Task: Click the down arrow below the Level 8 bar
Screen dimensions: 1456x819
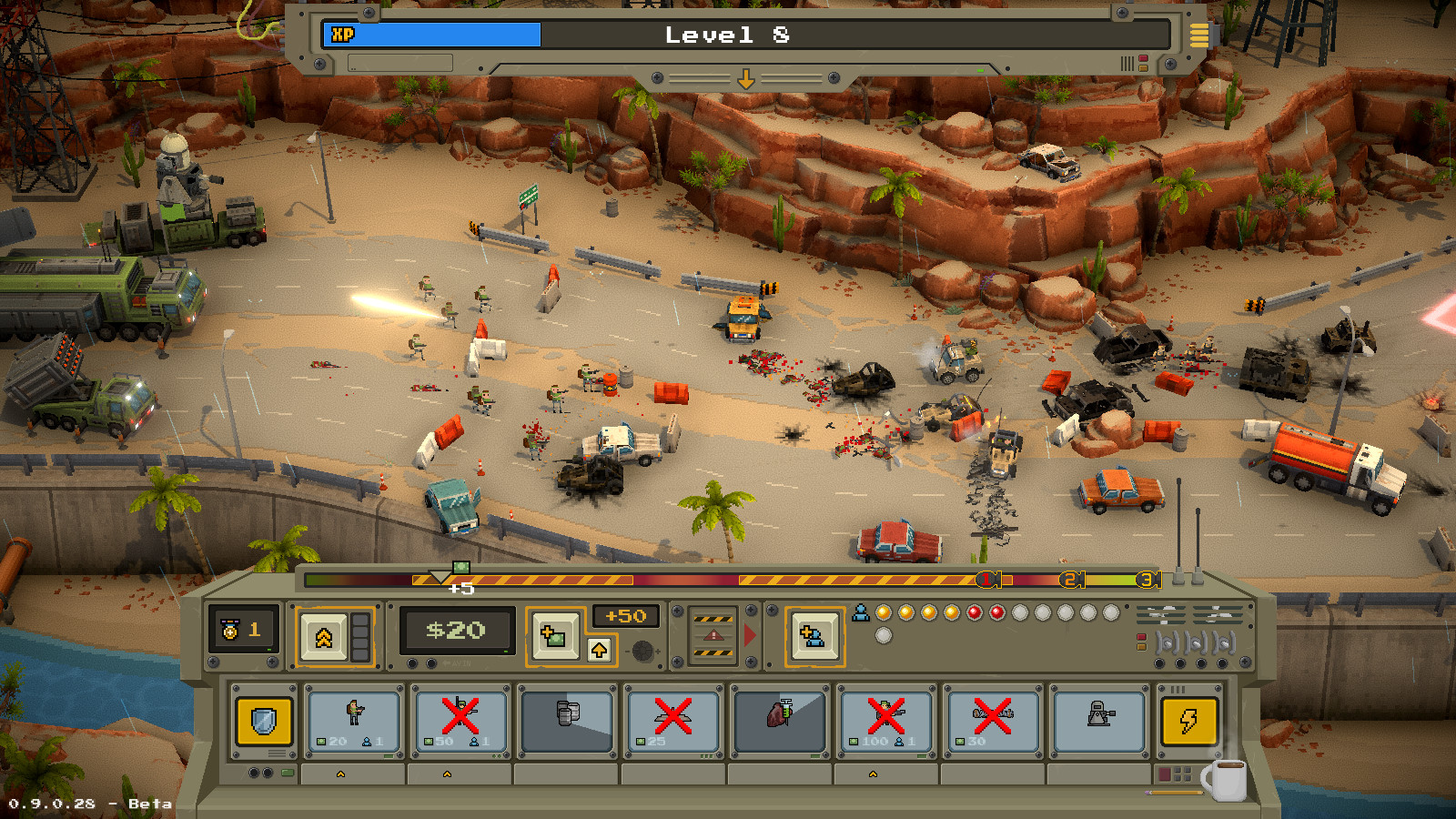Action: coord(748,79)
